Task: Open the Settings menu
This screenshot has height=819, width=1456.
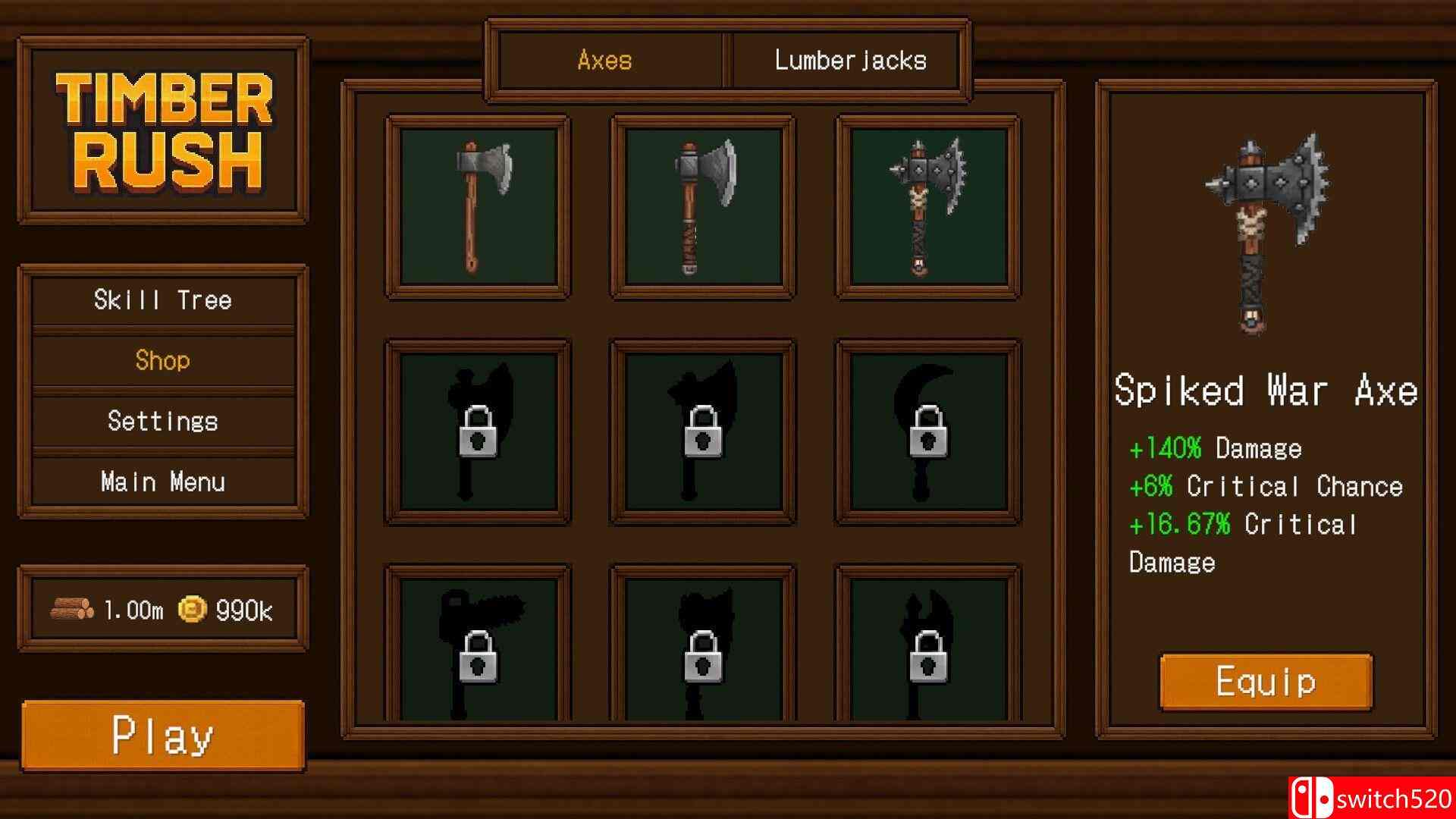Action: [x=162, y=421]
